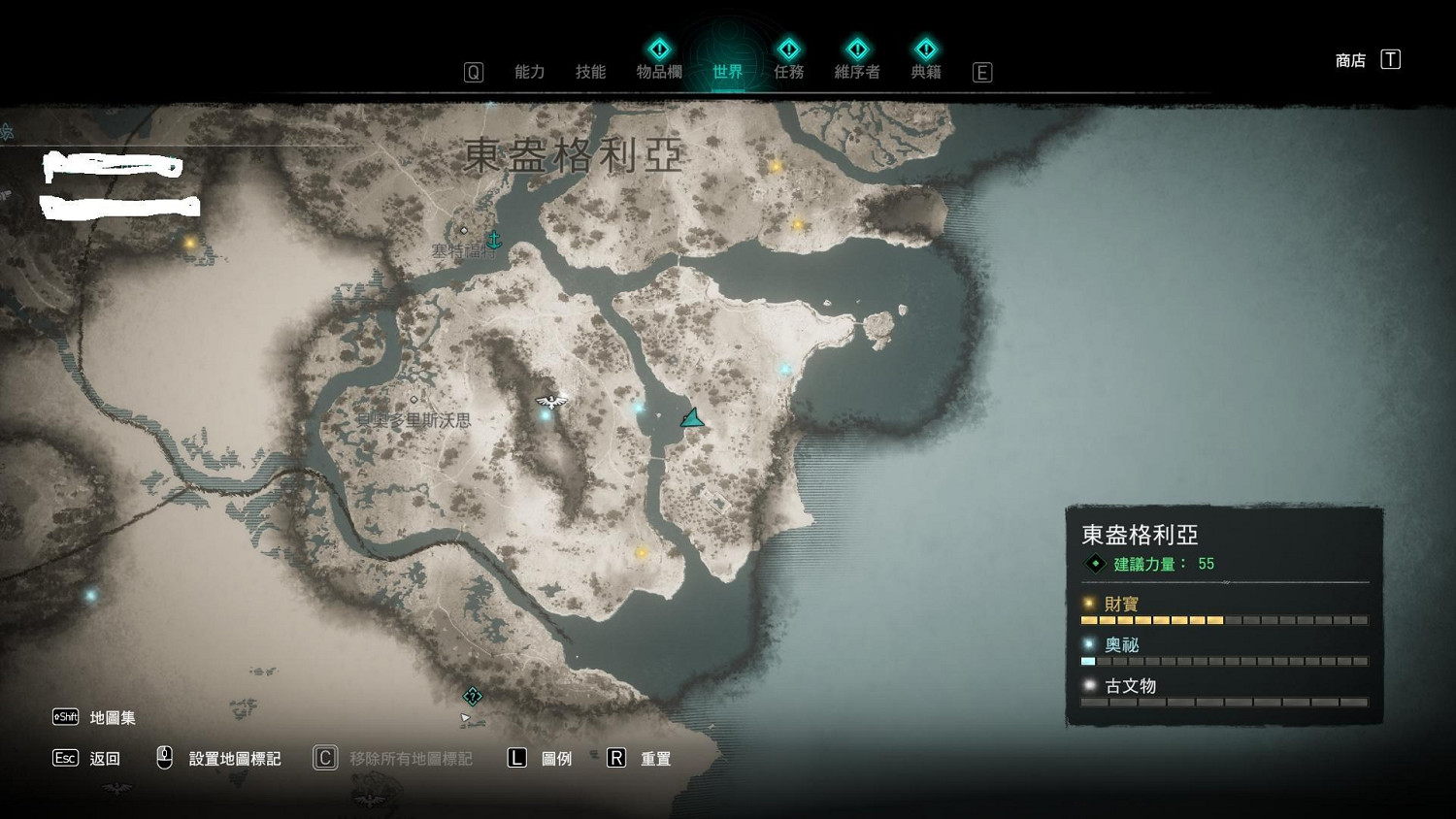Click 地圖集 to open the atlas
This screenshot has width=1456, height=819.
tap(111, 716)
